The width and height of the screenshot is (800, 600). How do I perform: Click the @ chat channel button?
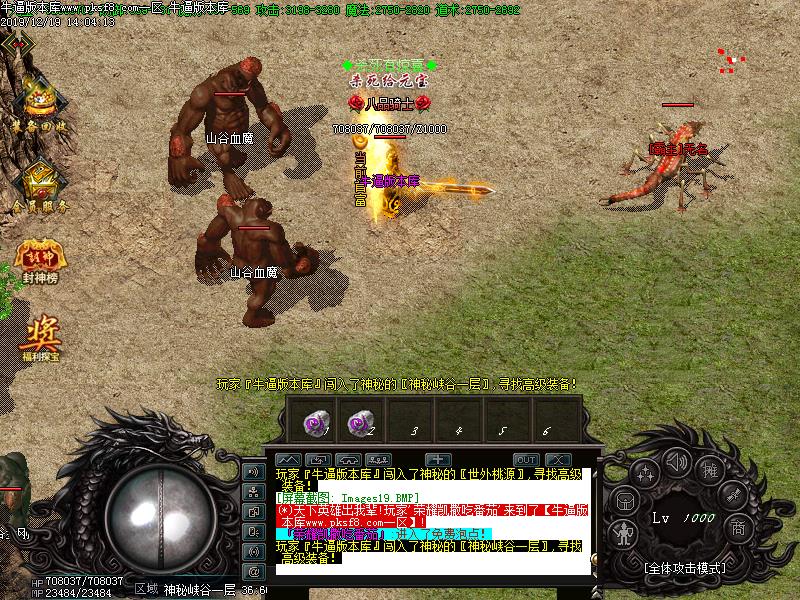pos(253,570)
